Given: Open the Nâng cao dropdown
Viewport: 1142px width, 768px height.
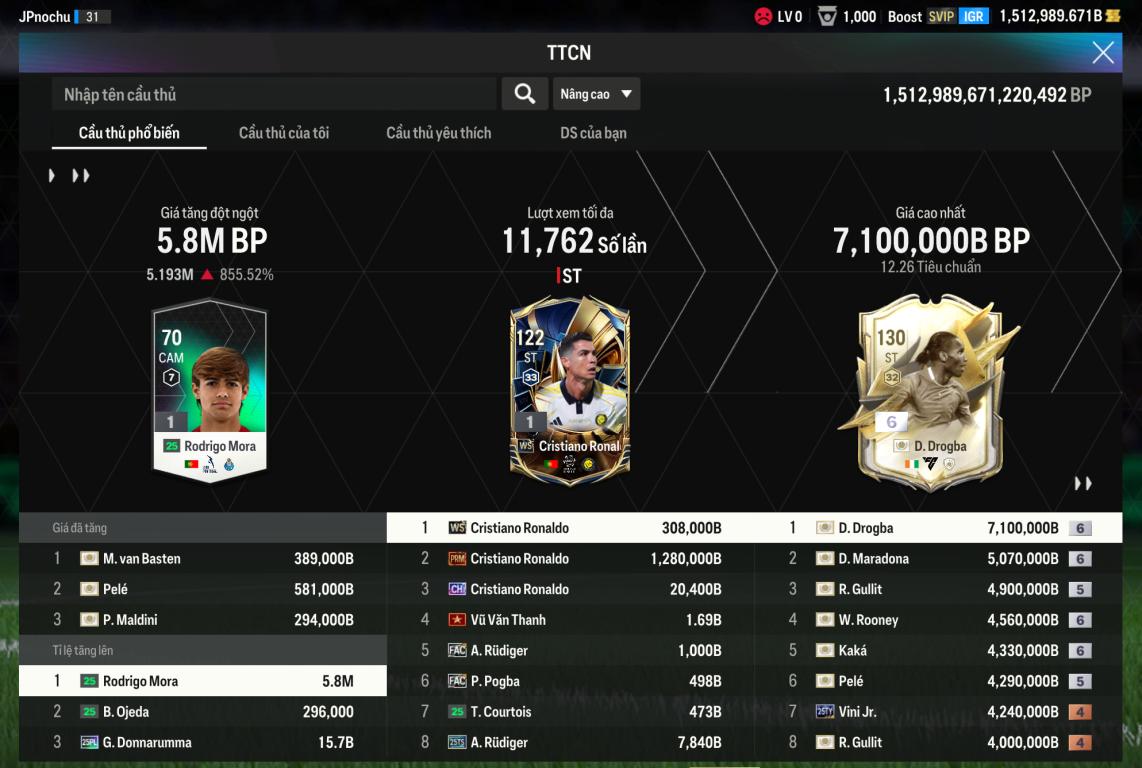Looking at the screenshot, I should tap(596, 94).
